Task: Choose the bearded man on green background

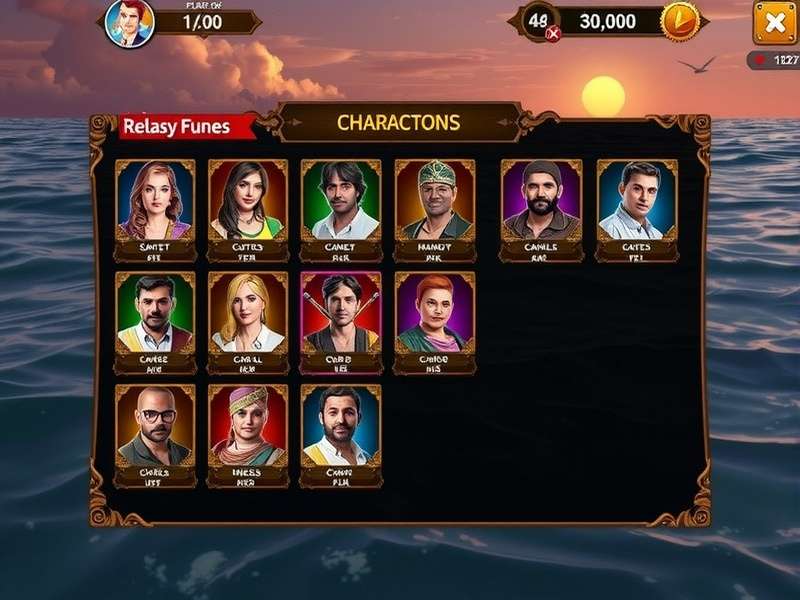Action: coord(154,322)
